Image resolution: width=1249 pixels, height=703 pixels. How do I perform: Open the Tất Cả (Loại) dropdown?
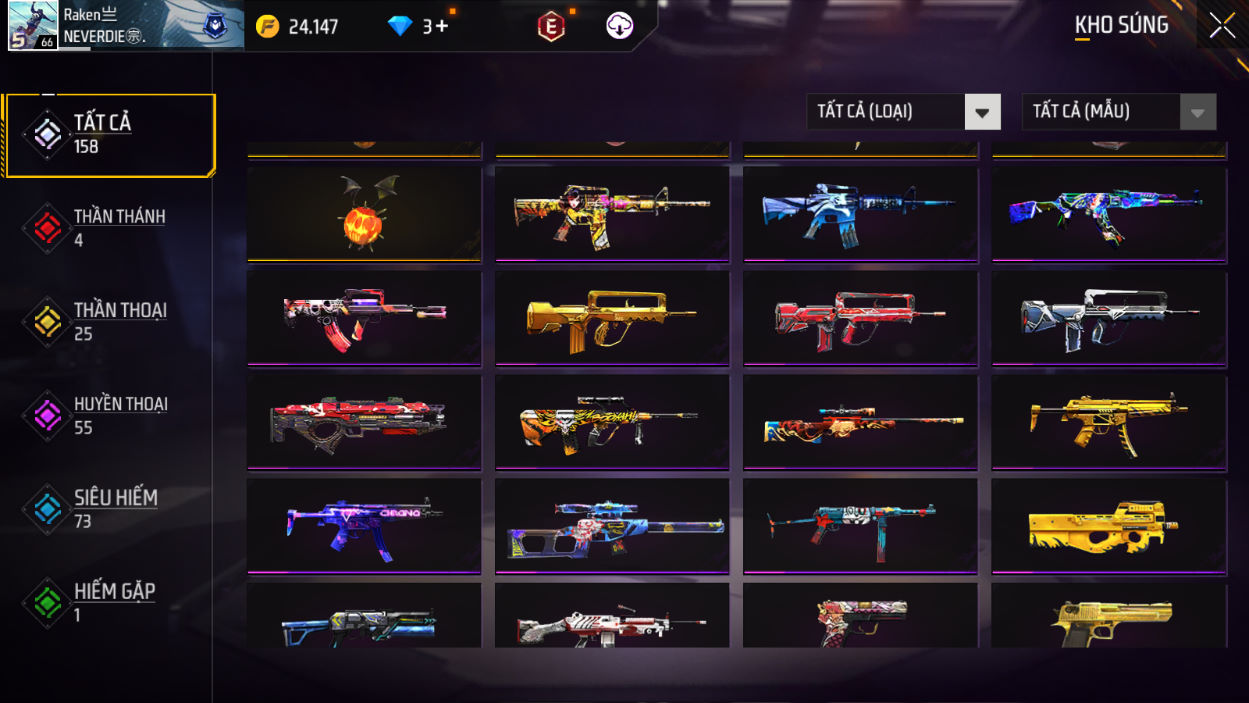903,112
